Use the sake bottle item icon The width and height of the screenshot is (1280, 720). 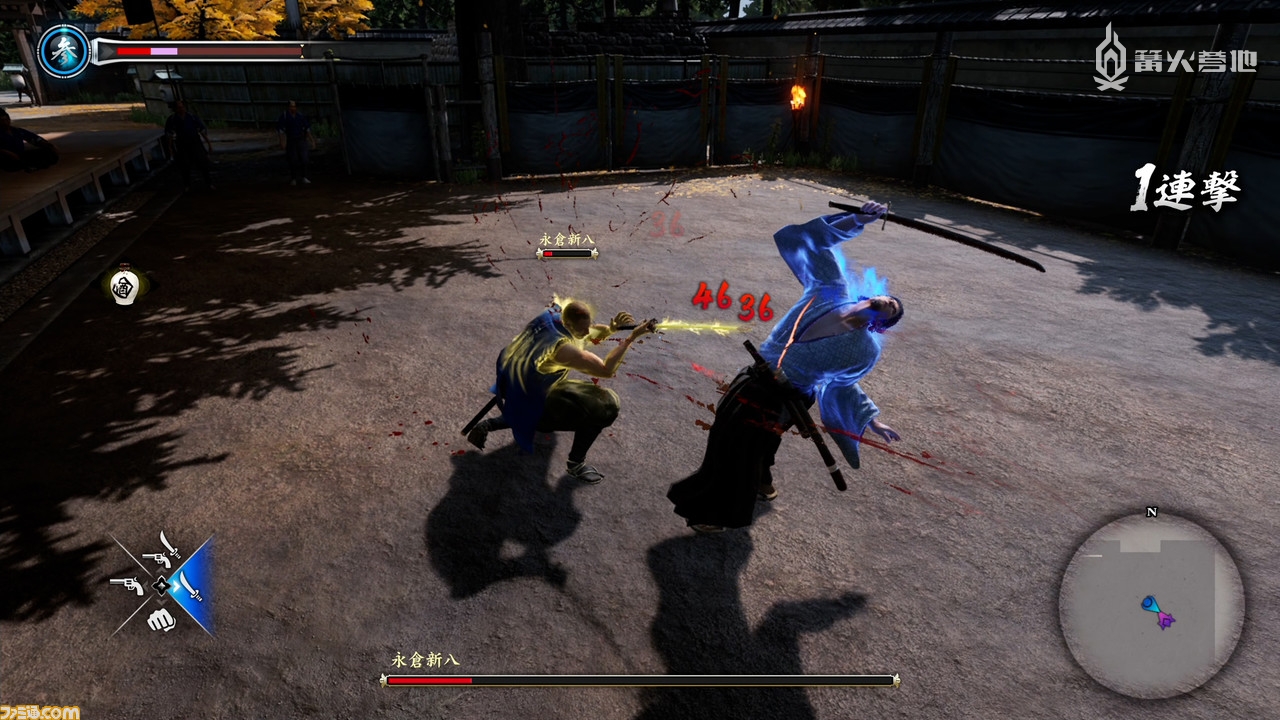click(123, 286)
